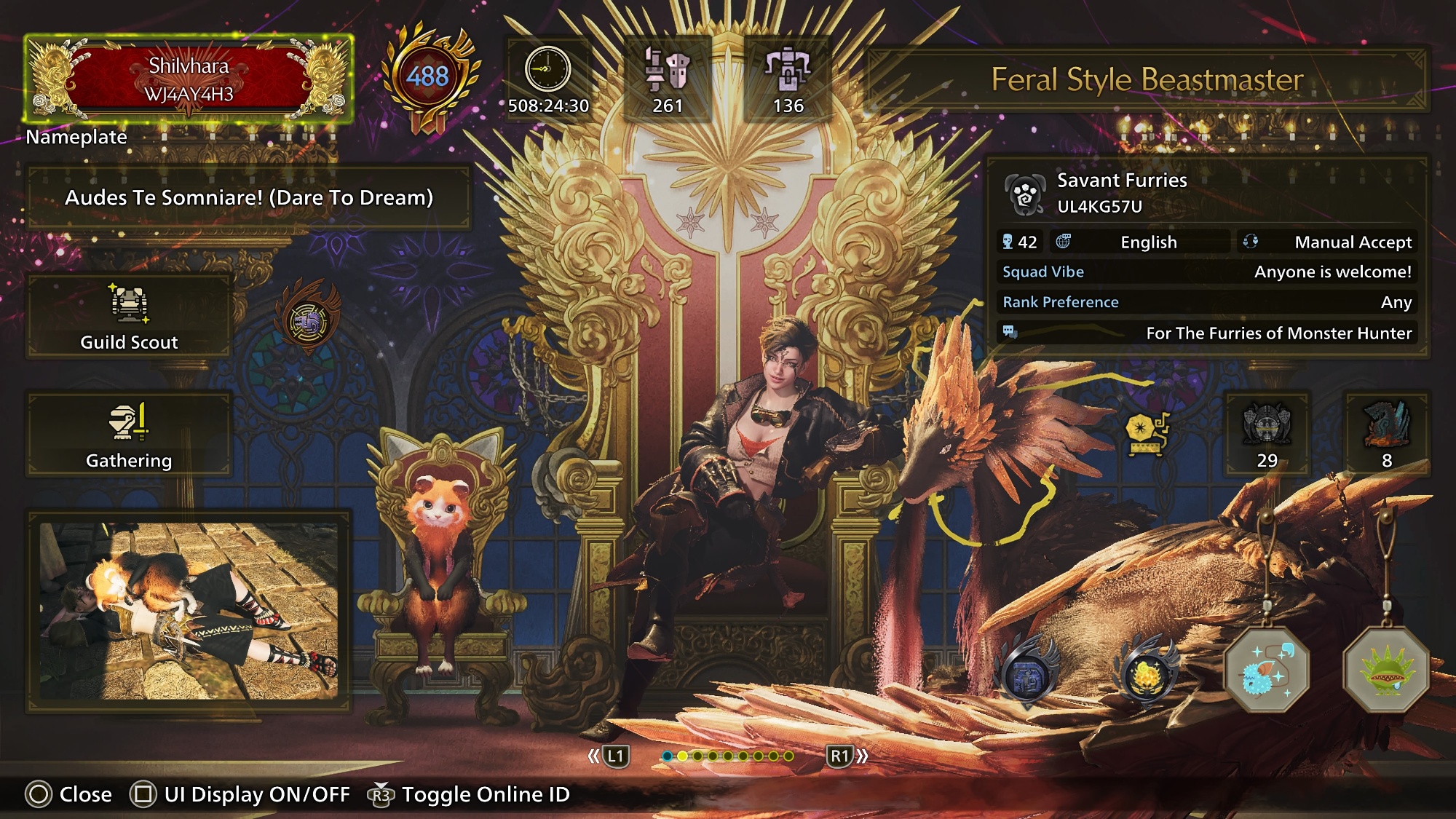Click the Squad Vibe row

click(1206, 272)
